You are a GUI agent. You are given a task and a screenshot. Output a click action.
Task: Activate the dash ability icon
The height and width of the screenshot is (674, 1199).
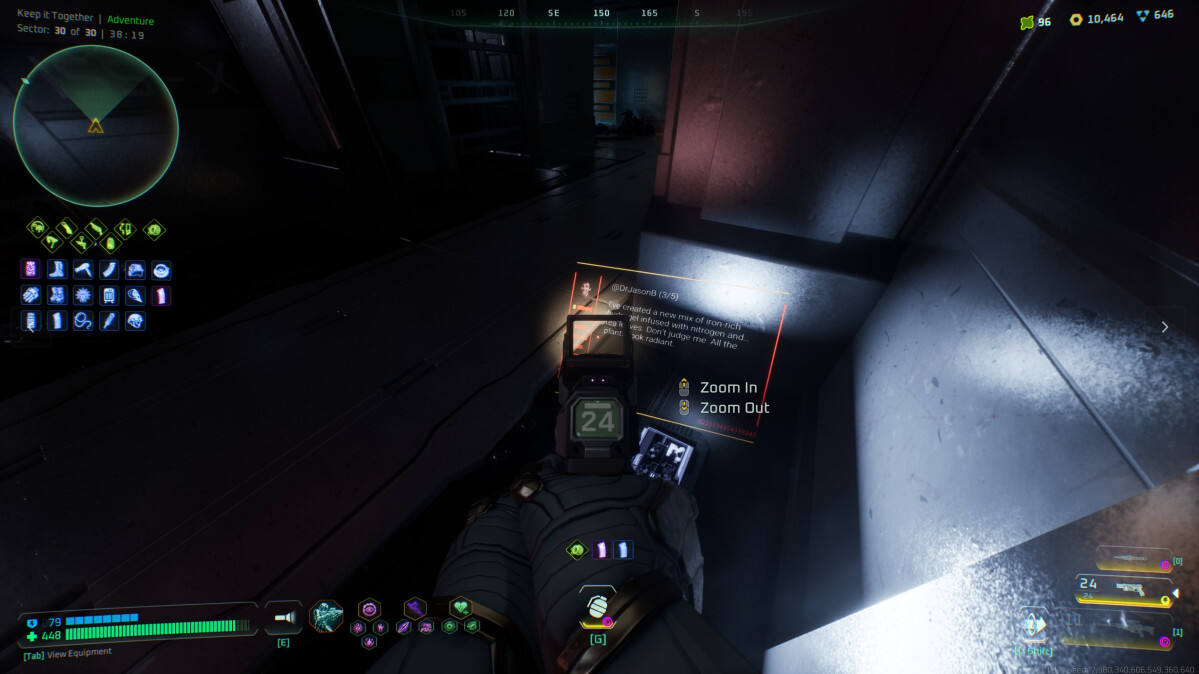point(1034,625)
